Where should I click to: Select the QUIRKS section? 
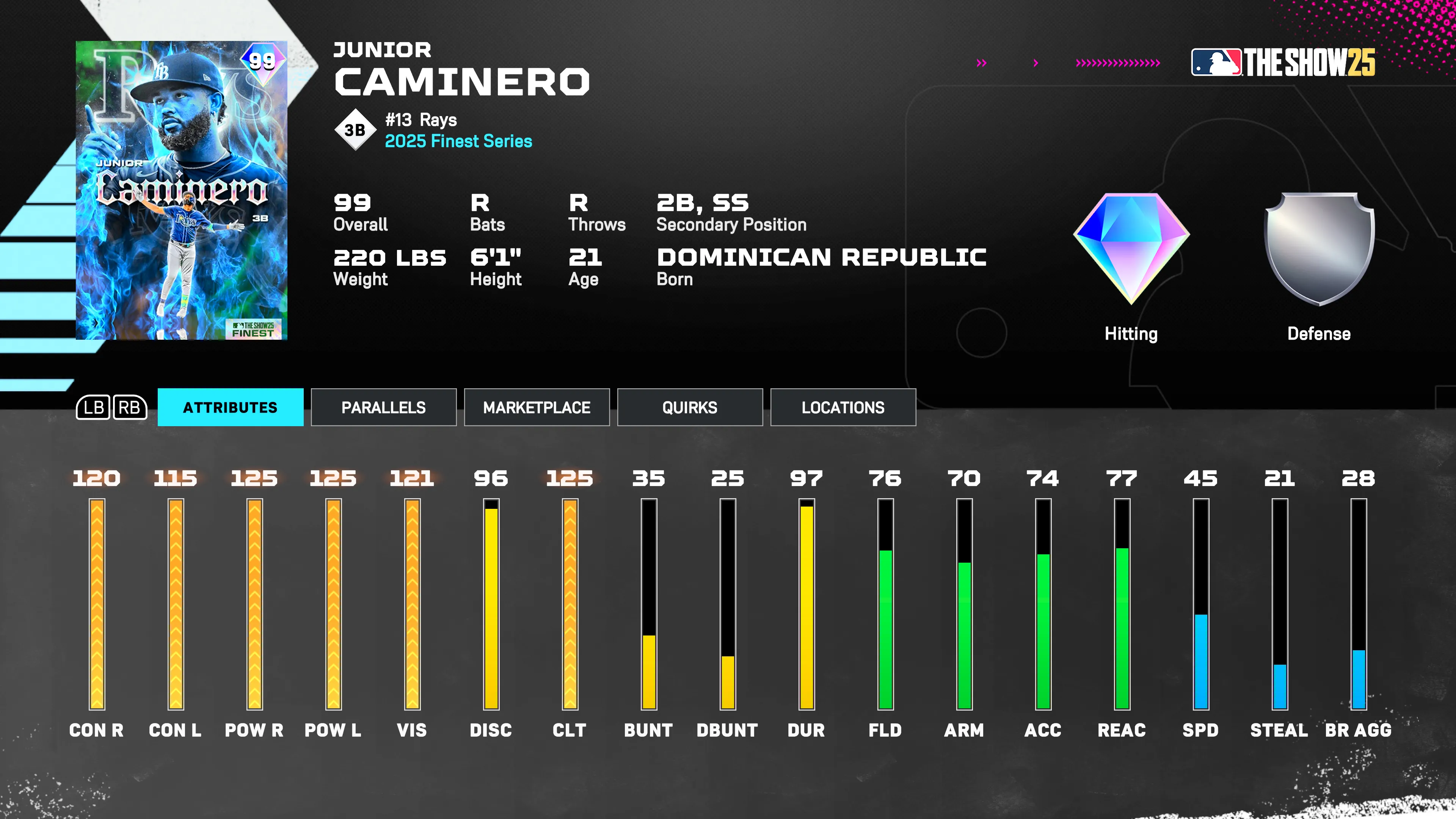(690, 407)
